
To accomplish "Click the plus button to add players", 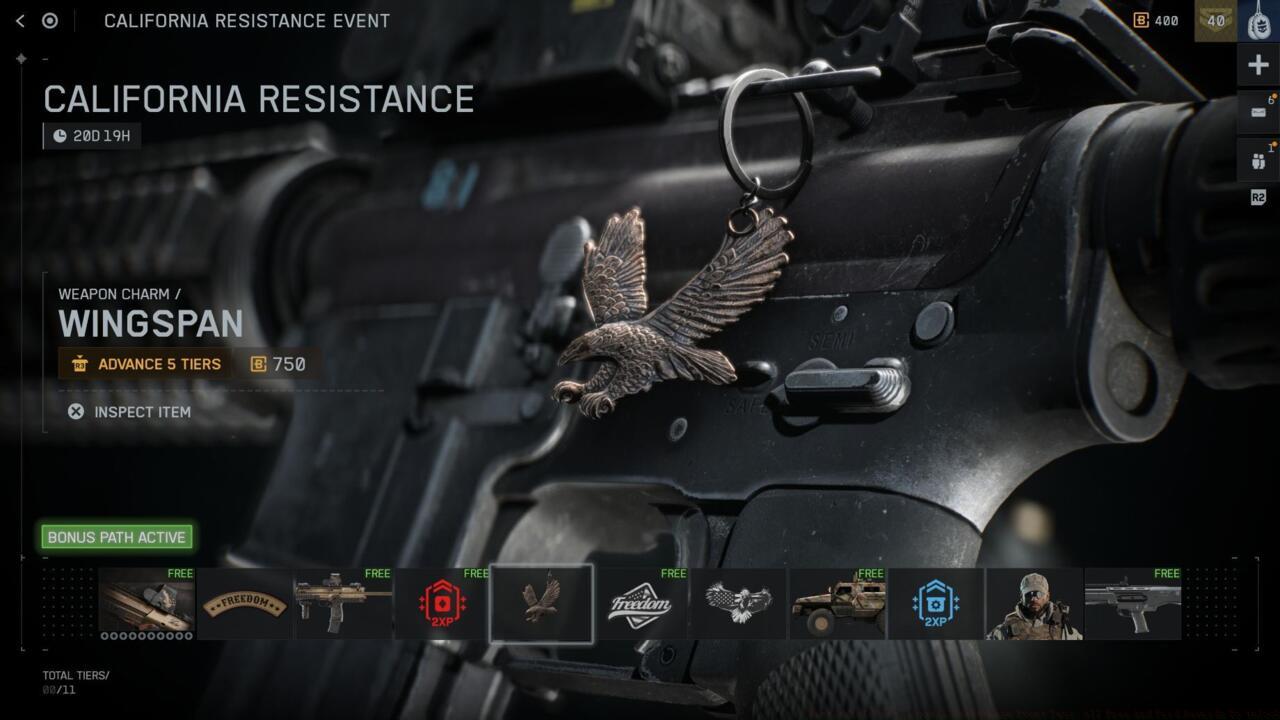I will click(x=1258, y=66).
